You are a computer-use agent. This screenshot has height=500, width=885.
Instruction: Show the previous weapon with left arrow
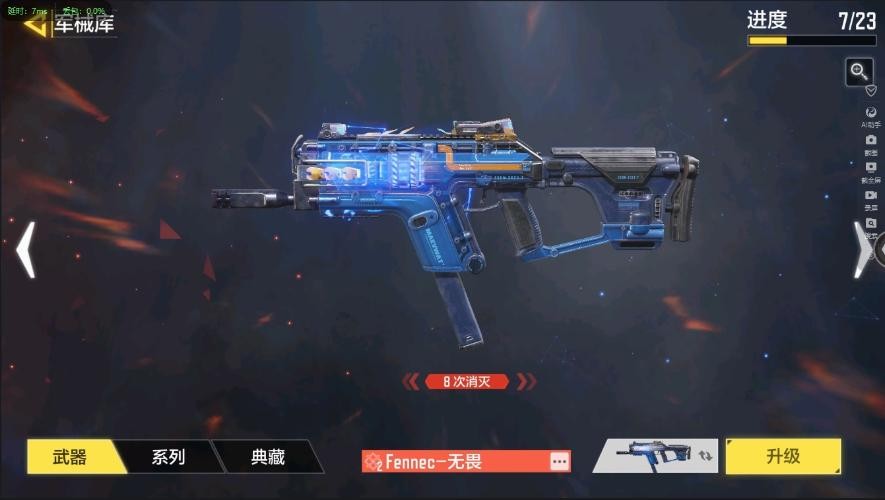click(26, 250)
